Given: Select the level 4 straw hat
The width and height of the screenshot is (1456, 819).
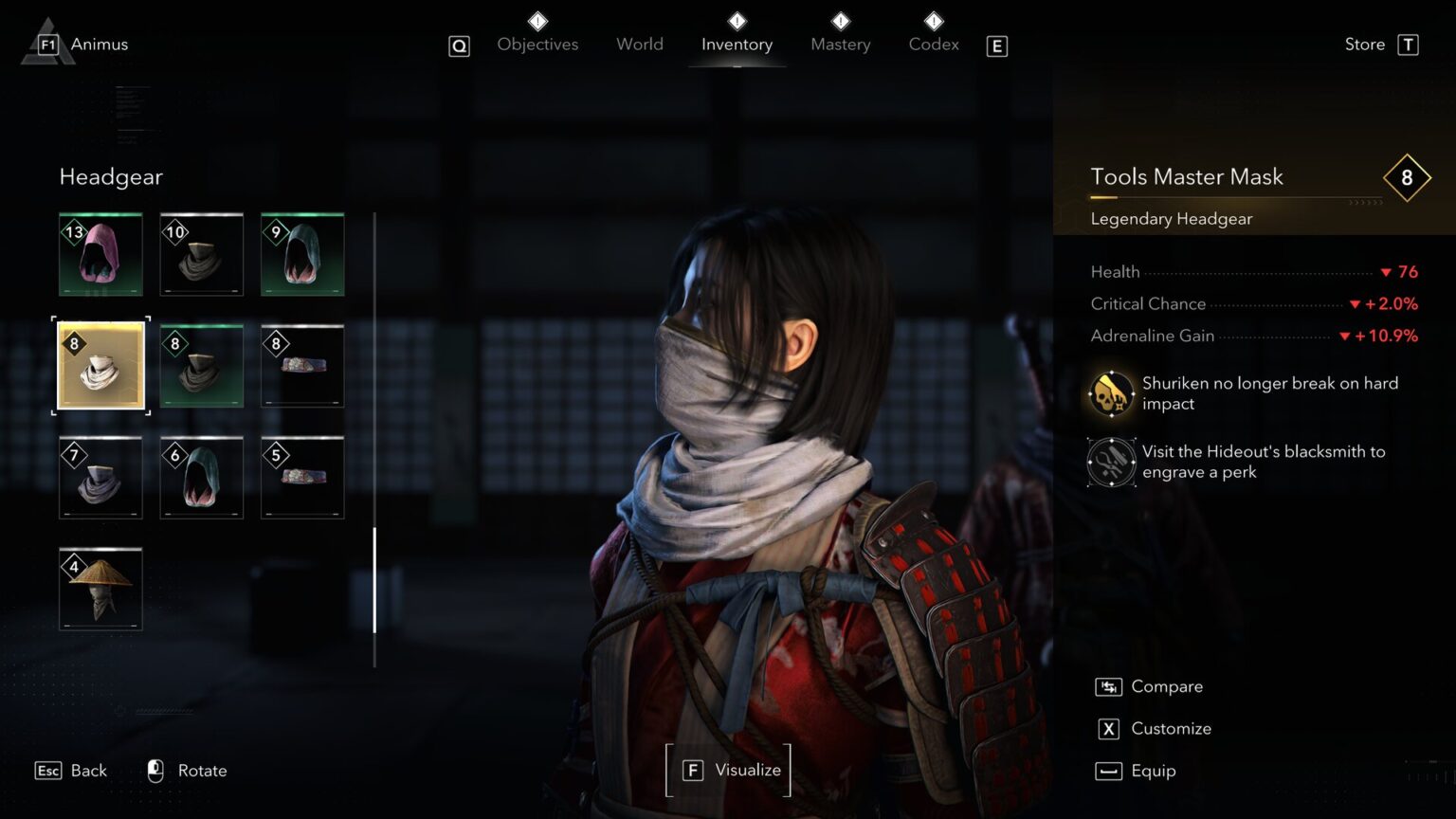Looking at the screenshot, I should (x=100, y=588).
